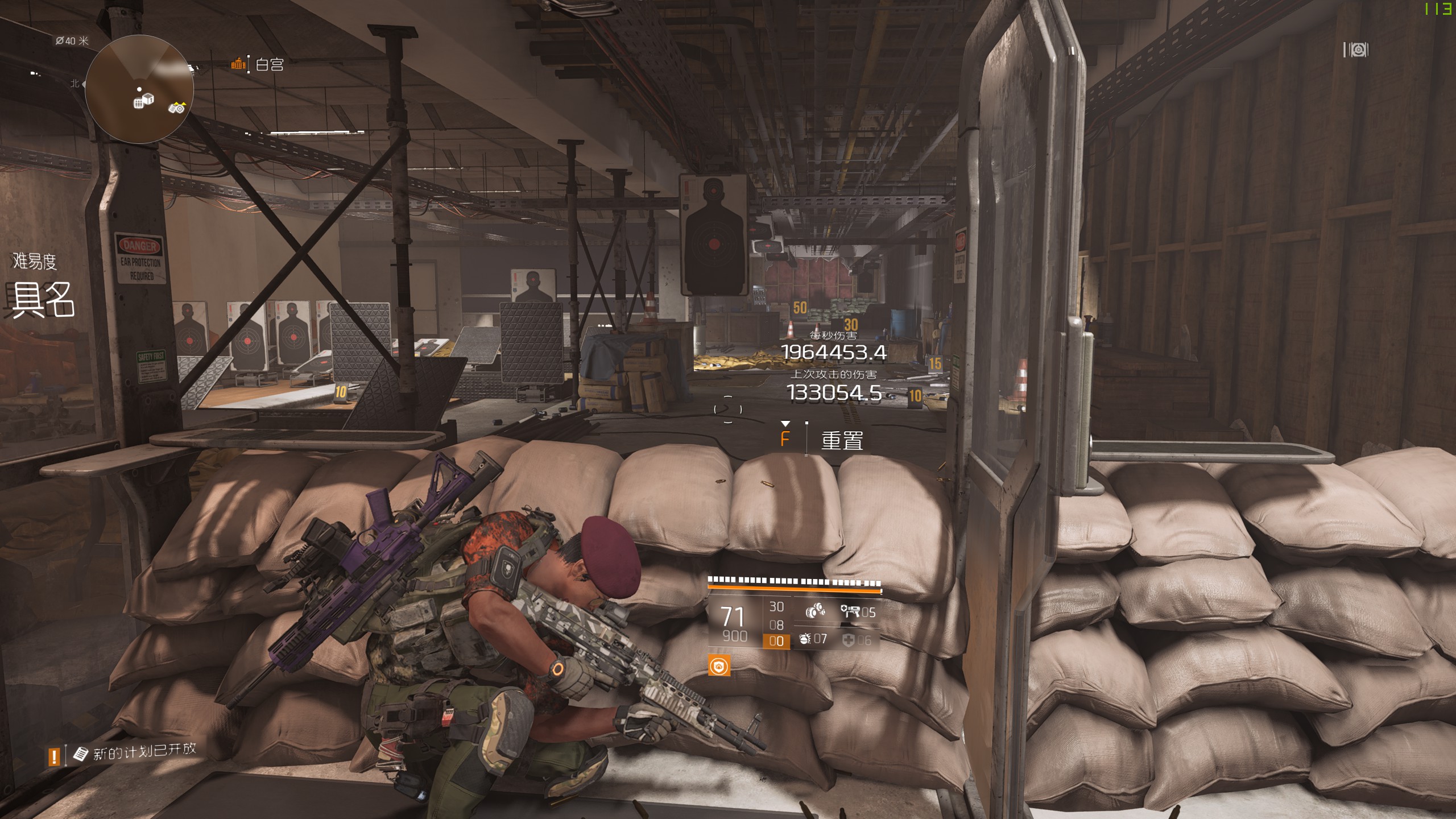This screenshot has width=1456, height=819.
Task: Select the grenade icon
Action: click(x=805, y=639)
